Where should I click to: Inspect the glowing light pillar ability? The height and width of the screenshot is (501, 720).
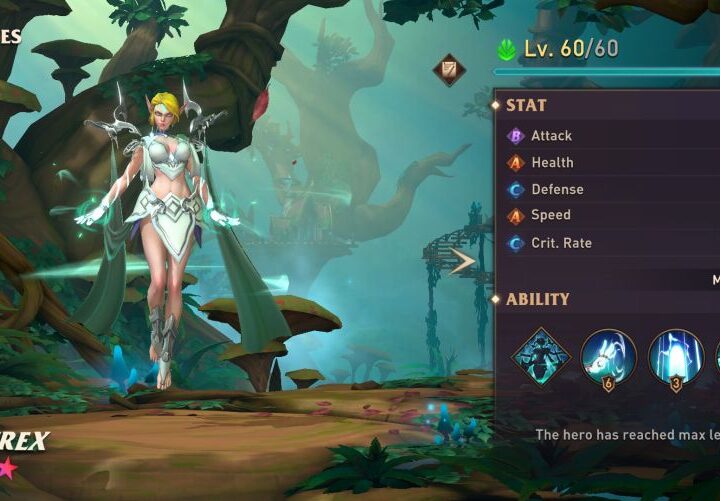pos(675,356)
